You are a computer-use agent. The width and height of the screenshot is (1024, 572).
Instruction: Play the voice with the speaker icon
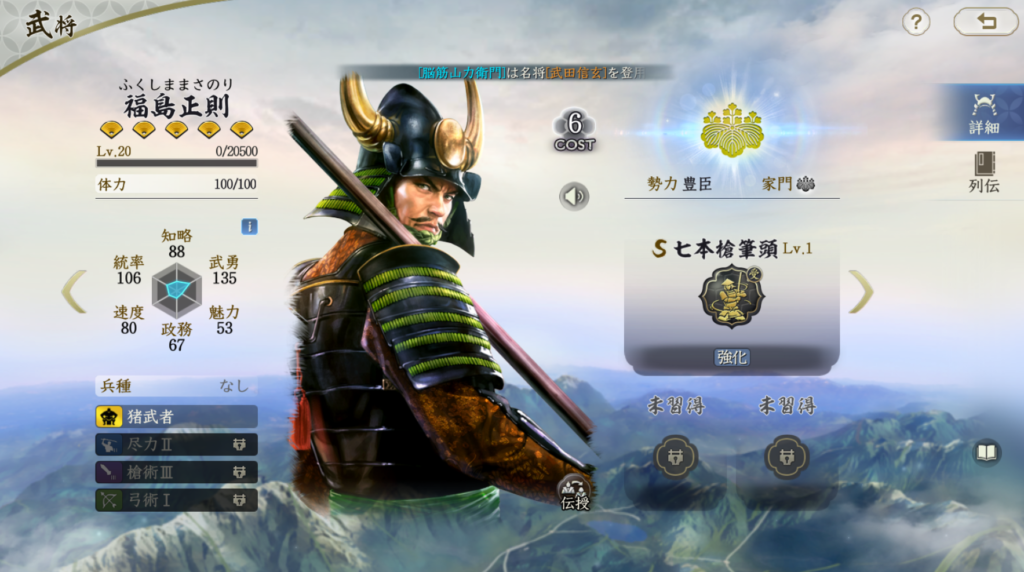coord(574,196)
